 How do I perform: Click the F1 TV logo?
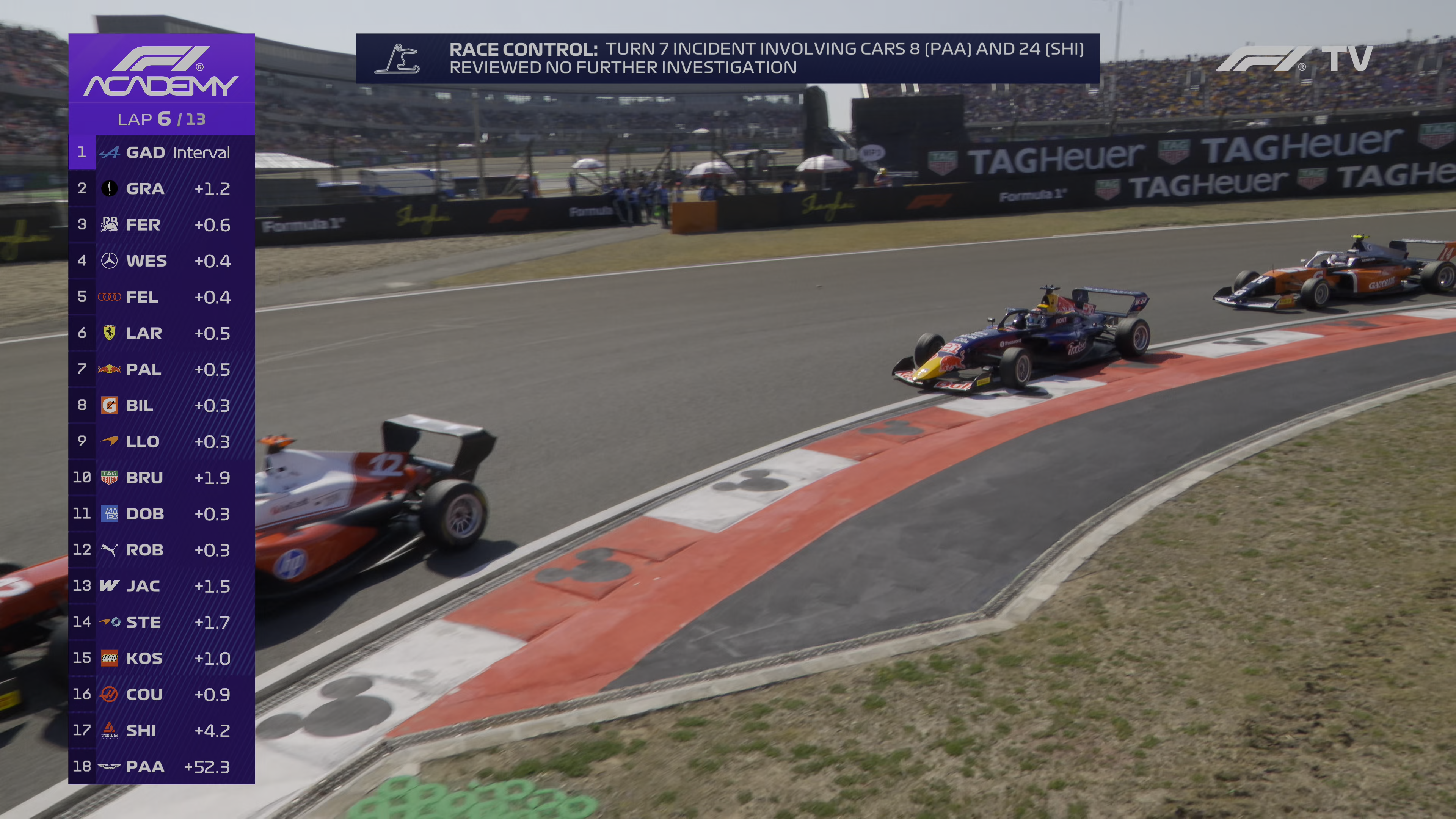click(1294, 59)
